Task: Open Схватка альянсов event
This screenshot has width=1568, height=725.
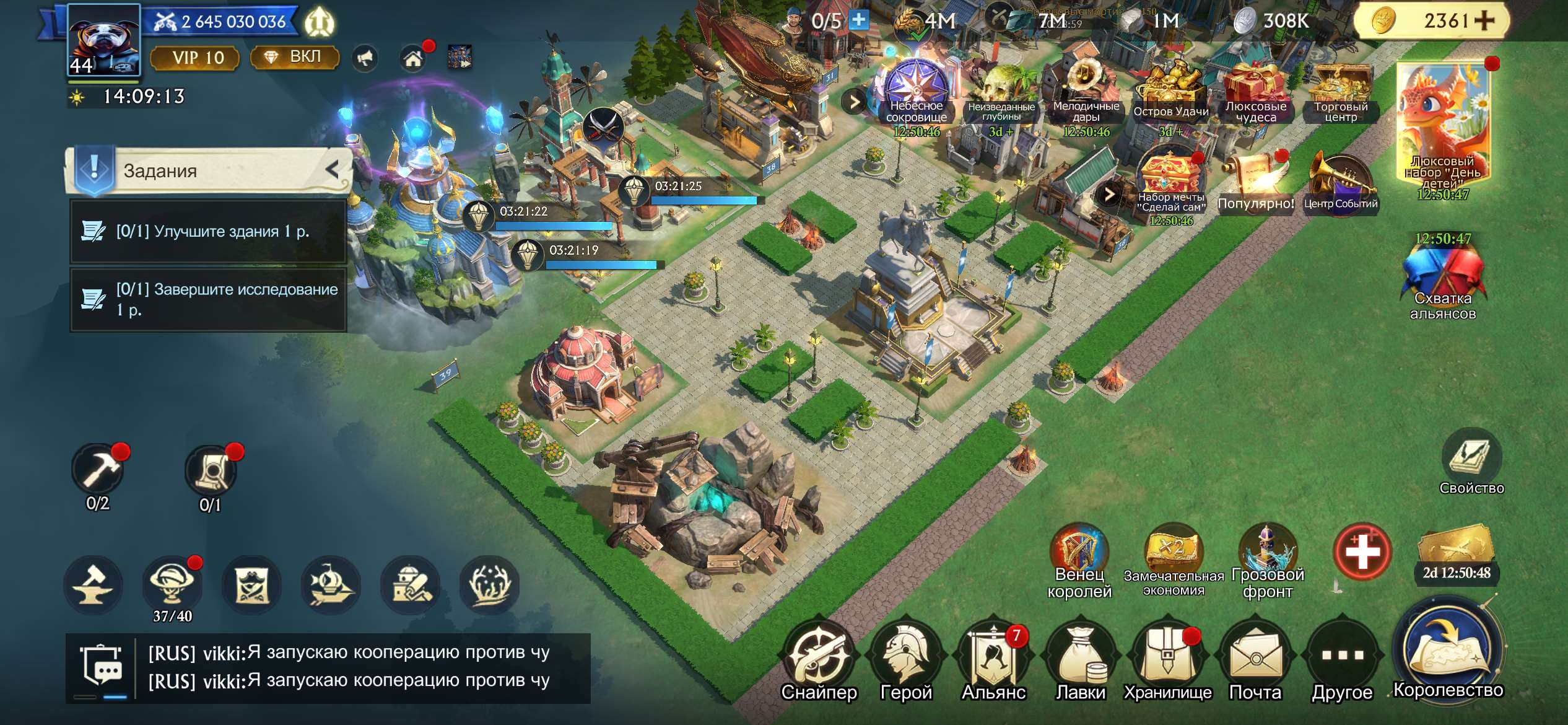Action: click(x=1443, y=279)
